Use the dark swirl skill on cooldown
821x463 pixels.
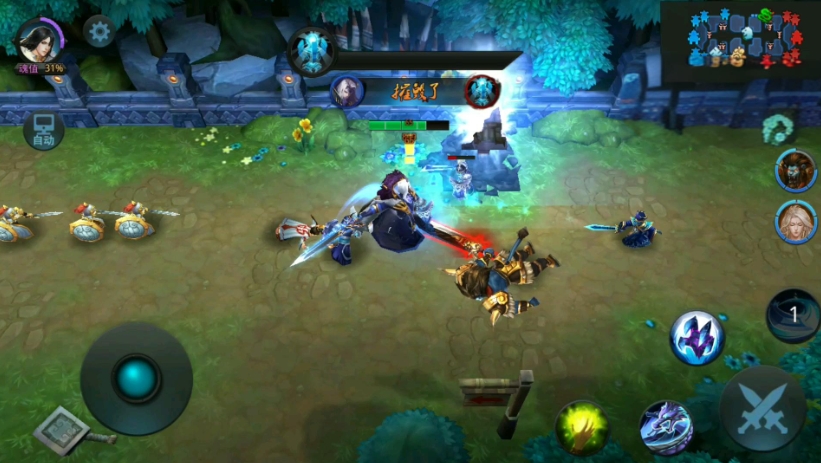pos(793,315)
